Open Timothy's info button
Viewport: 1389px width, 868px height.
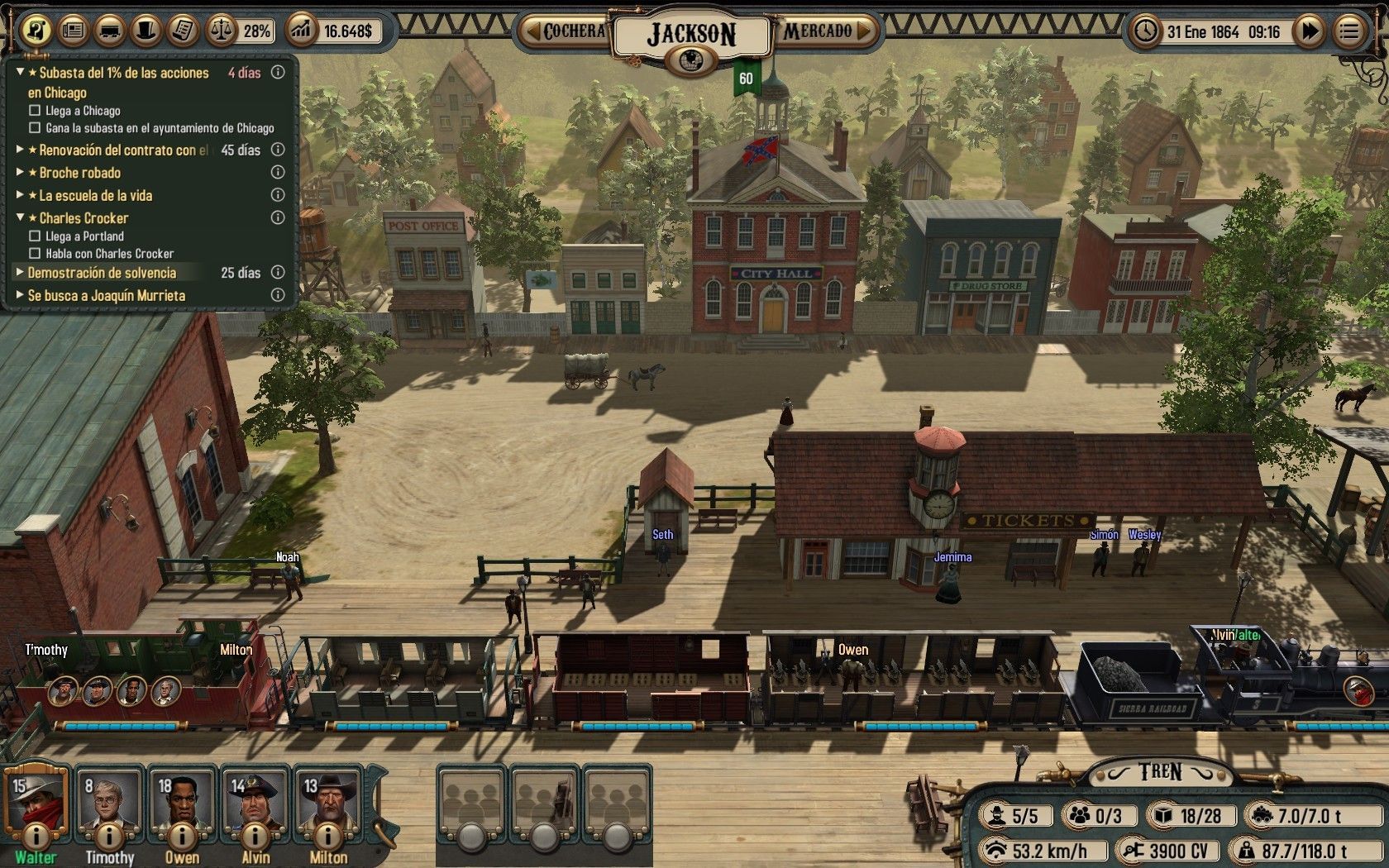point(109,836)
